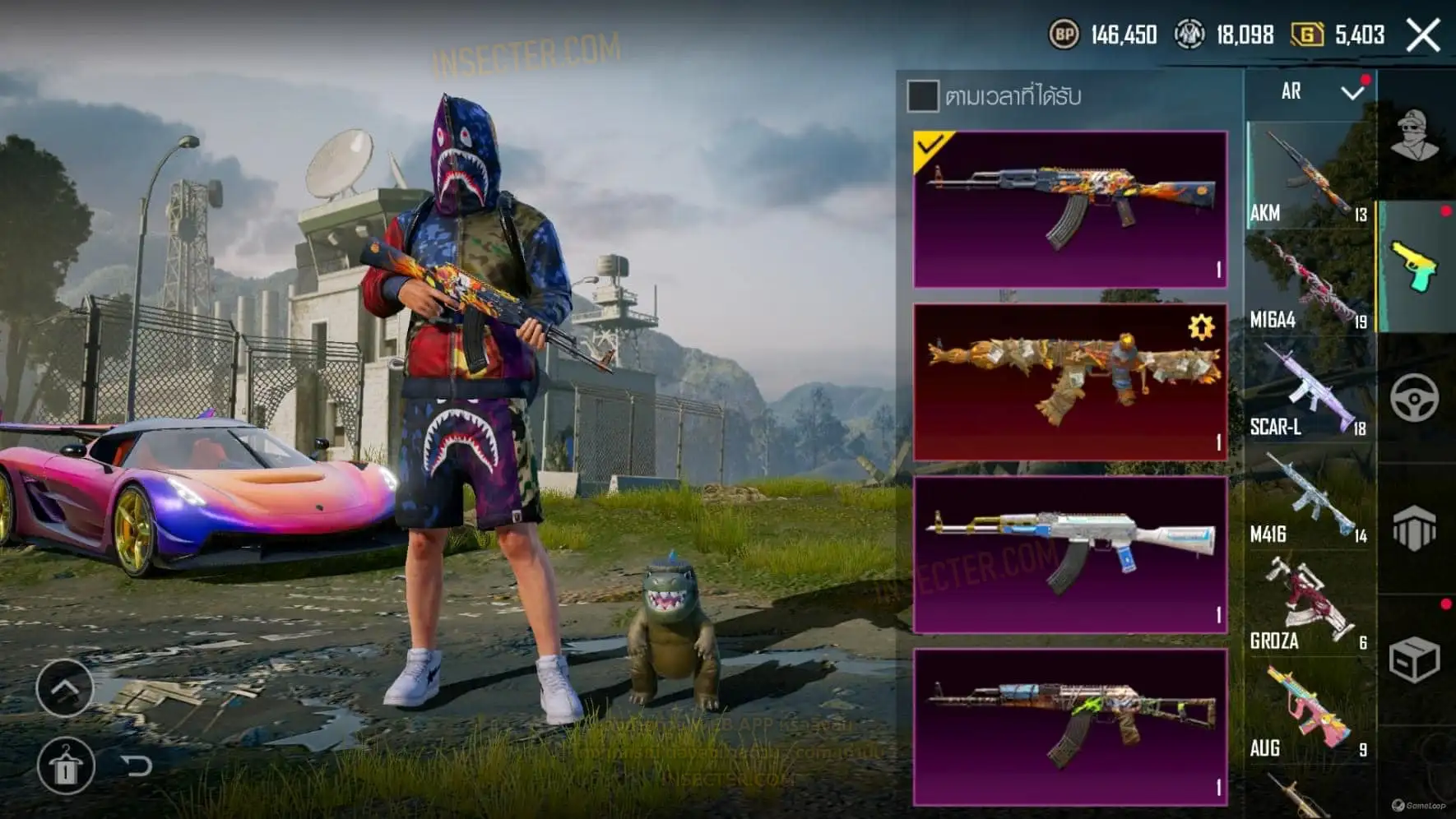Image resolution: width=1456 pixels, height=819 pixels.
Task: Open the crate box category
Action: tap(1414, 659)
